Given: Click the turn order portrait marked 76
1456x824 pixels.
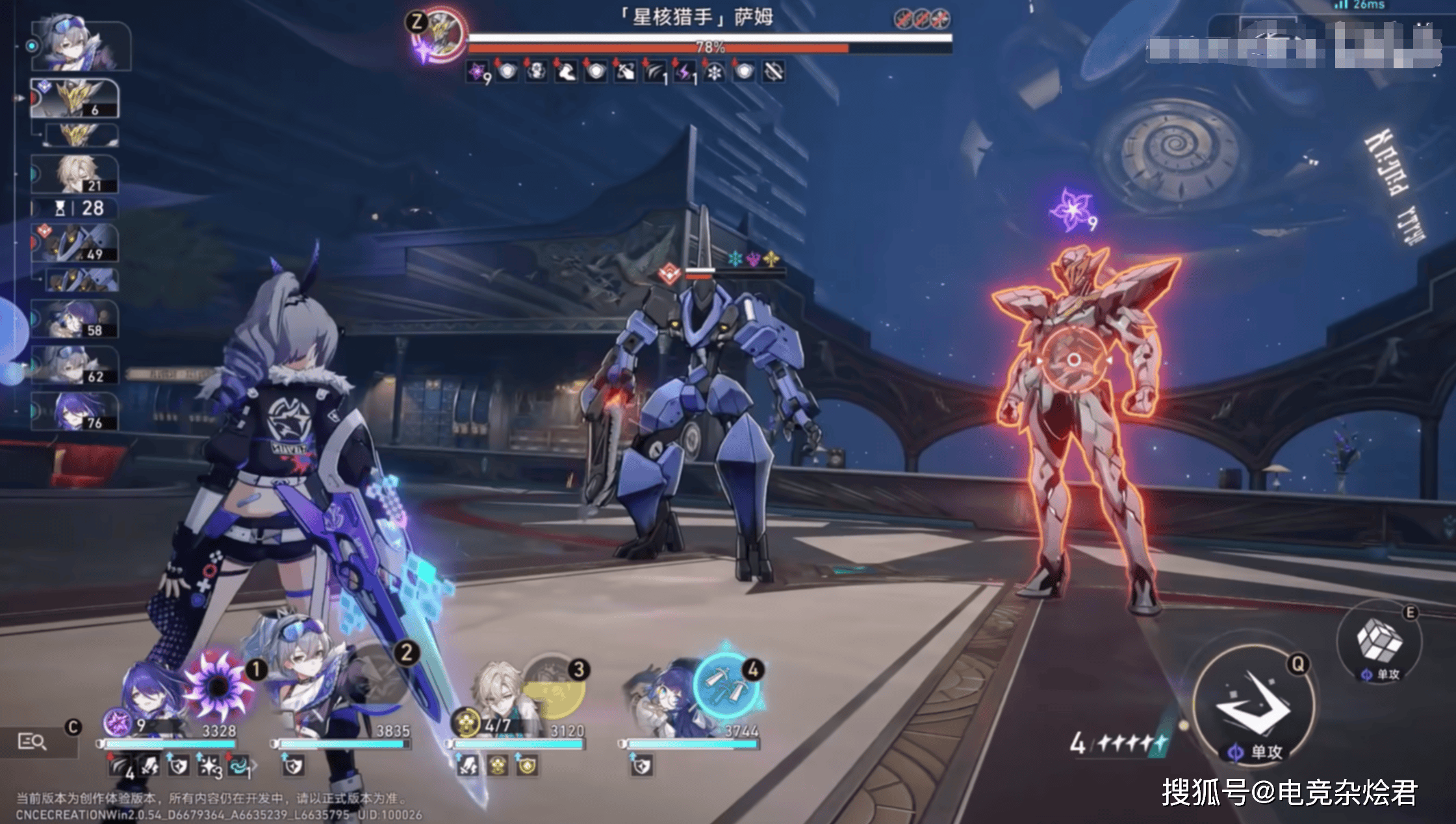Looking at the screenshot, I should (75, 412).
